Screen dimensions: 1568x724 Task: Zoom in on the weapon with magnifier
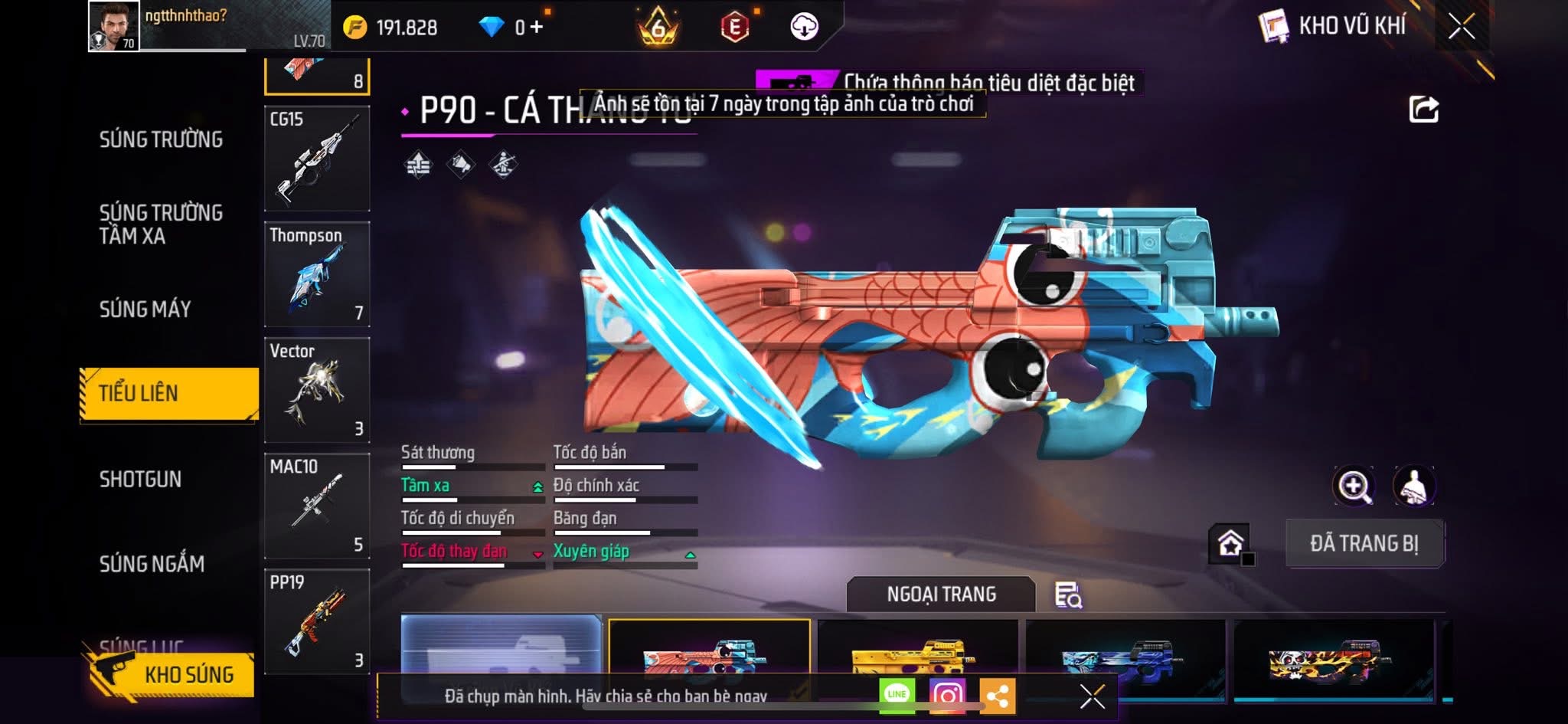(x=1354, y=486)
